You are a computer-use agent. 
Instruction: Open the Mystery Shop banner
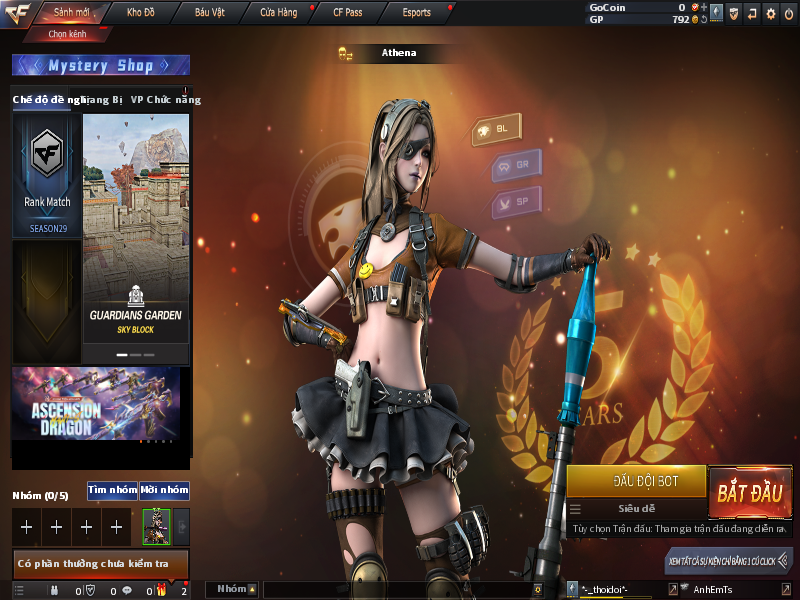(100, 66)
